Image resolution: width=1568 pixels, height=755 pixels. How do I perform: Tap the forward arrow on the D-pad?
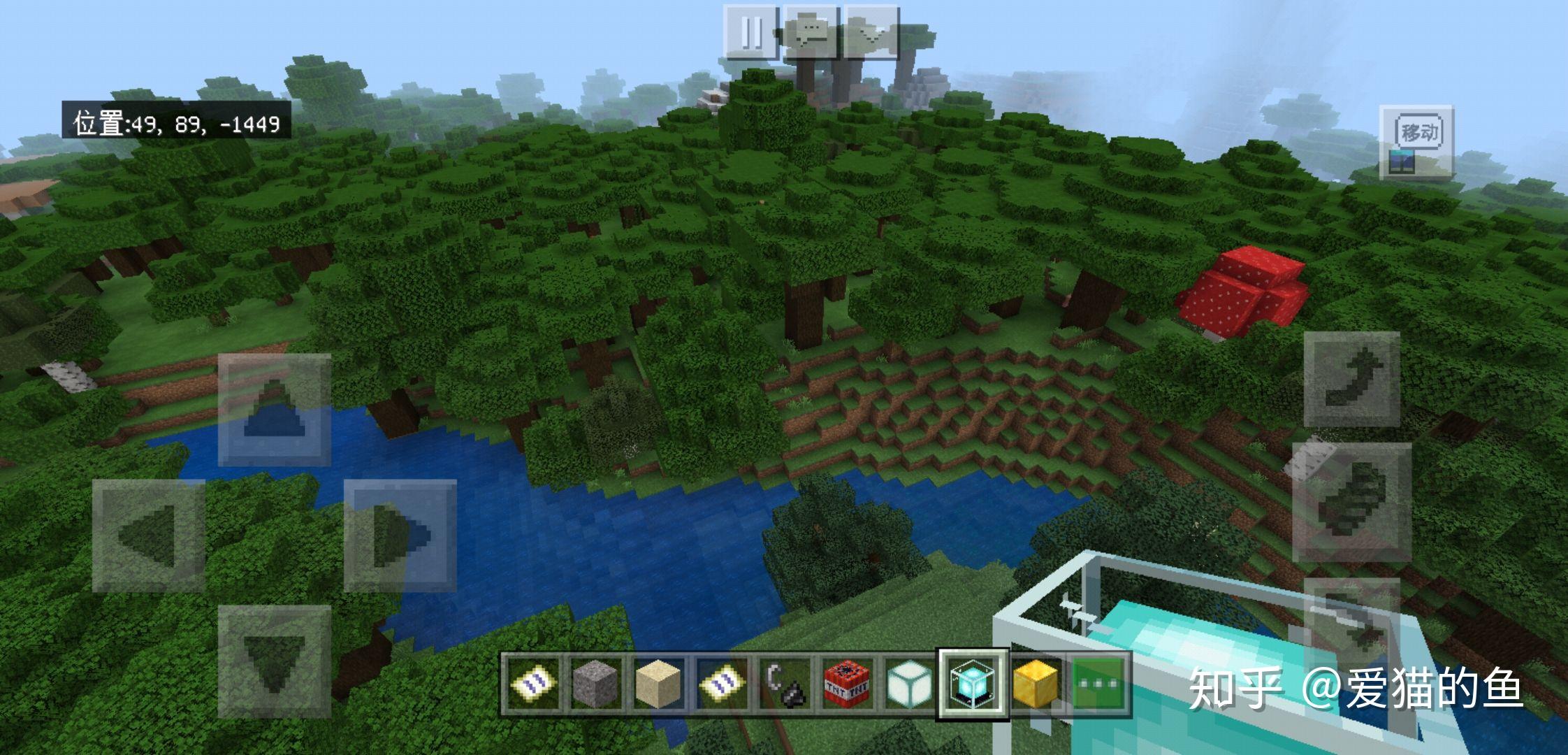274,410
